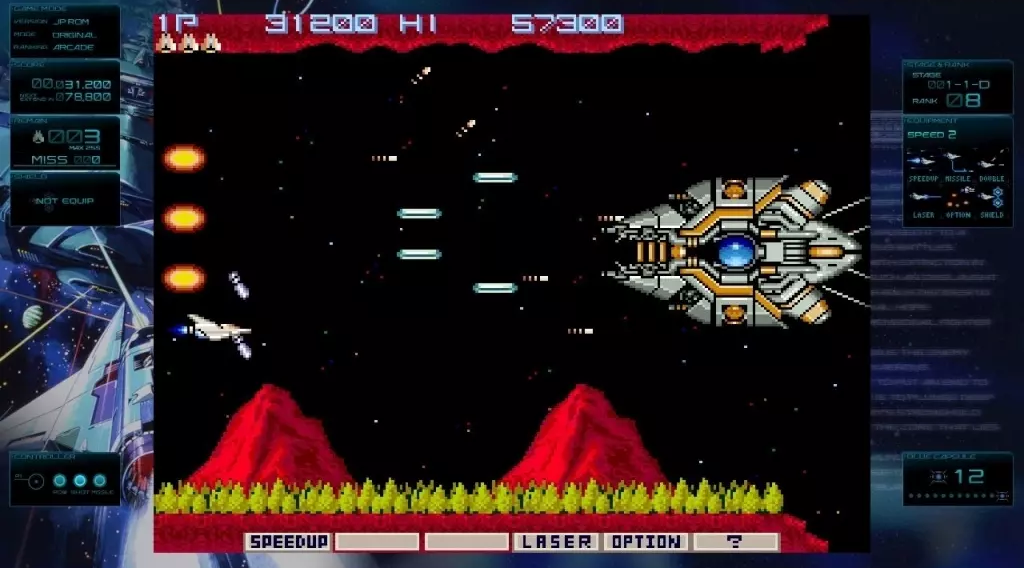
Task: Click the Speedup icon in the Equipment panel
Action: (923, 161)
